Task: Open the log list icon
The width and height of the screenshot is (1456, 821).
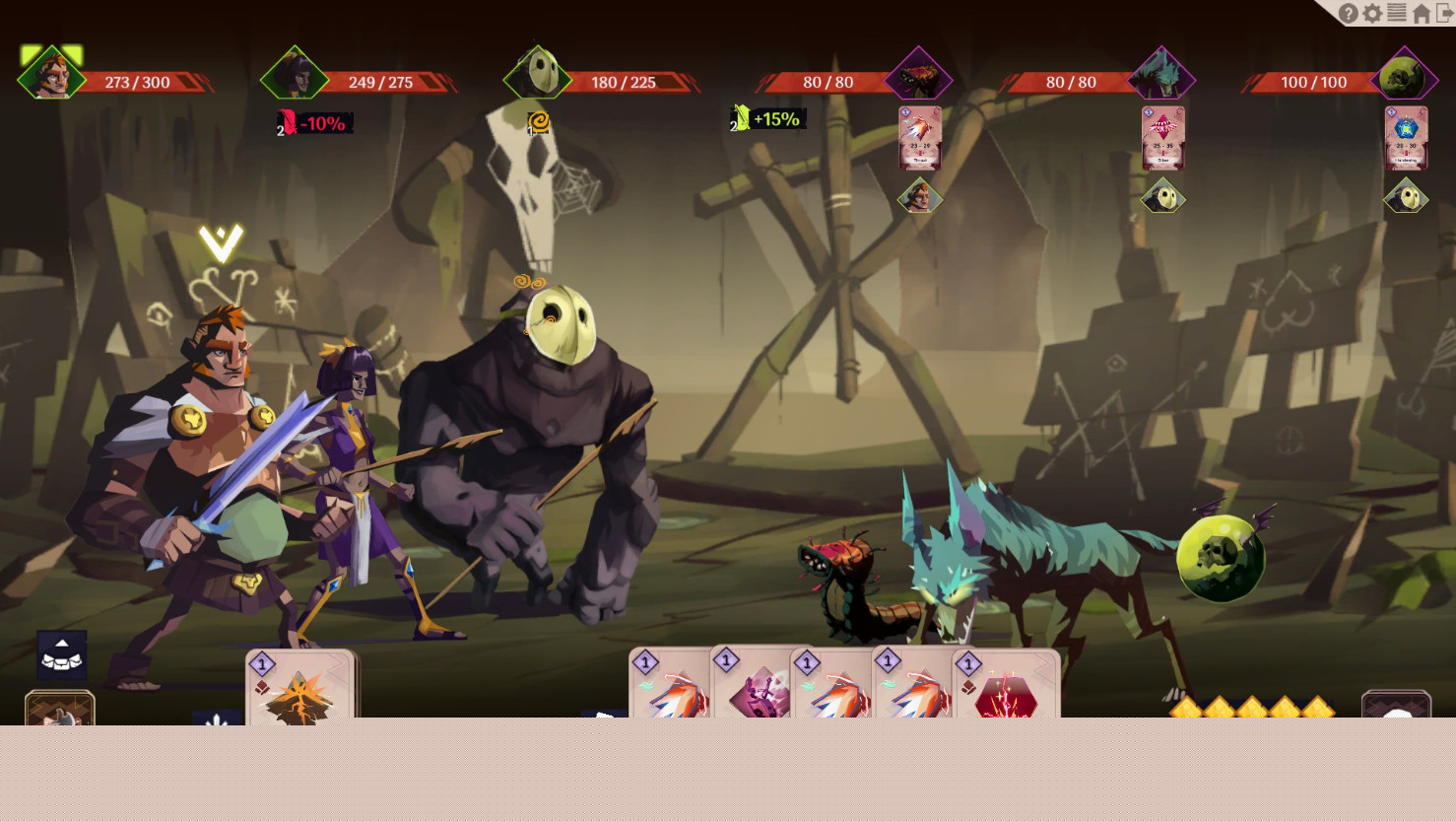Action: pos(1397,13)
